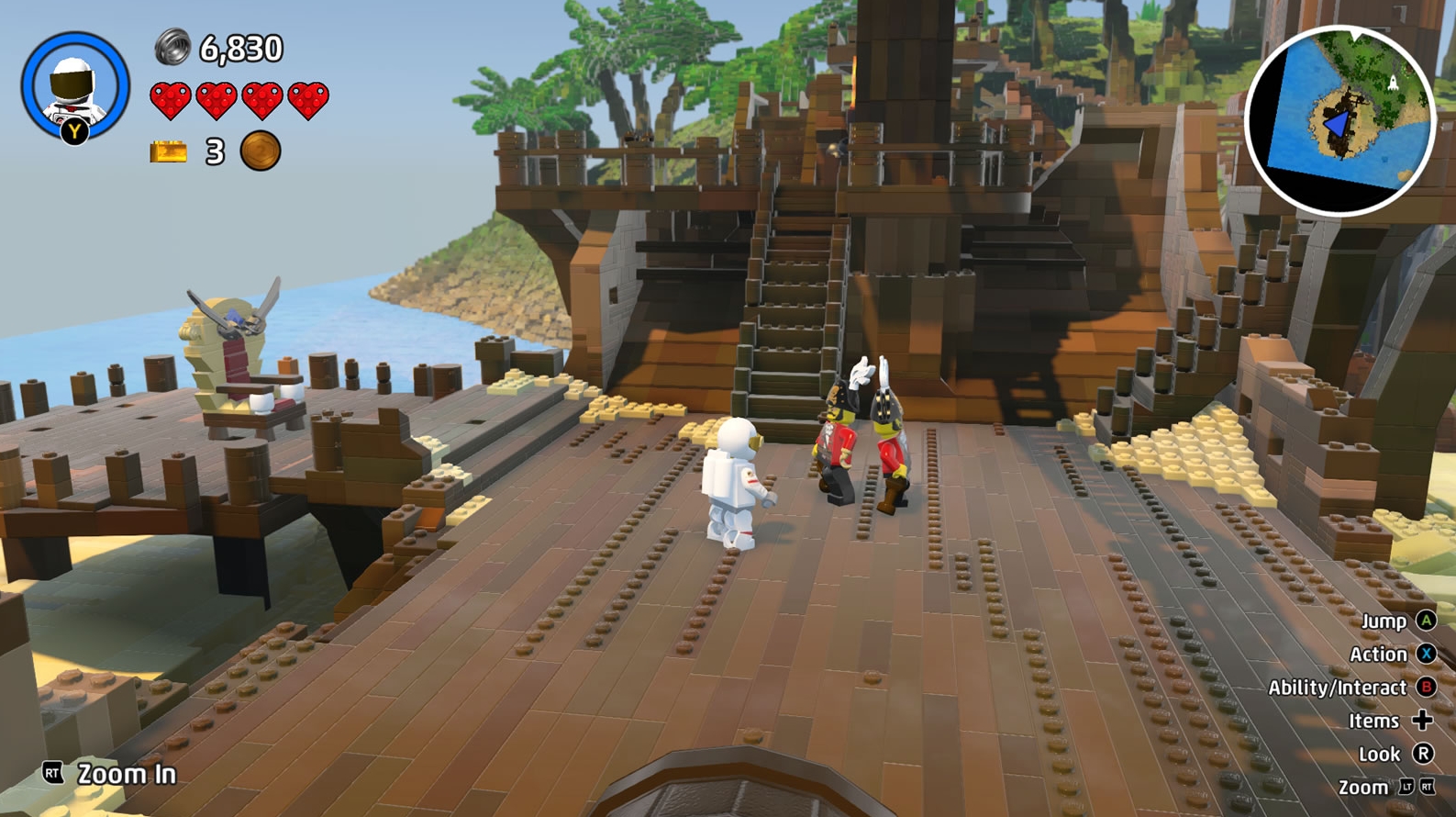Click the green A button beside Jump

1427,621
